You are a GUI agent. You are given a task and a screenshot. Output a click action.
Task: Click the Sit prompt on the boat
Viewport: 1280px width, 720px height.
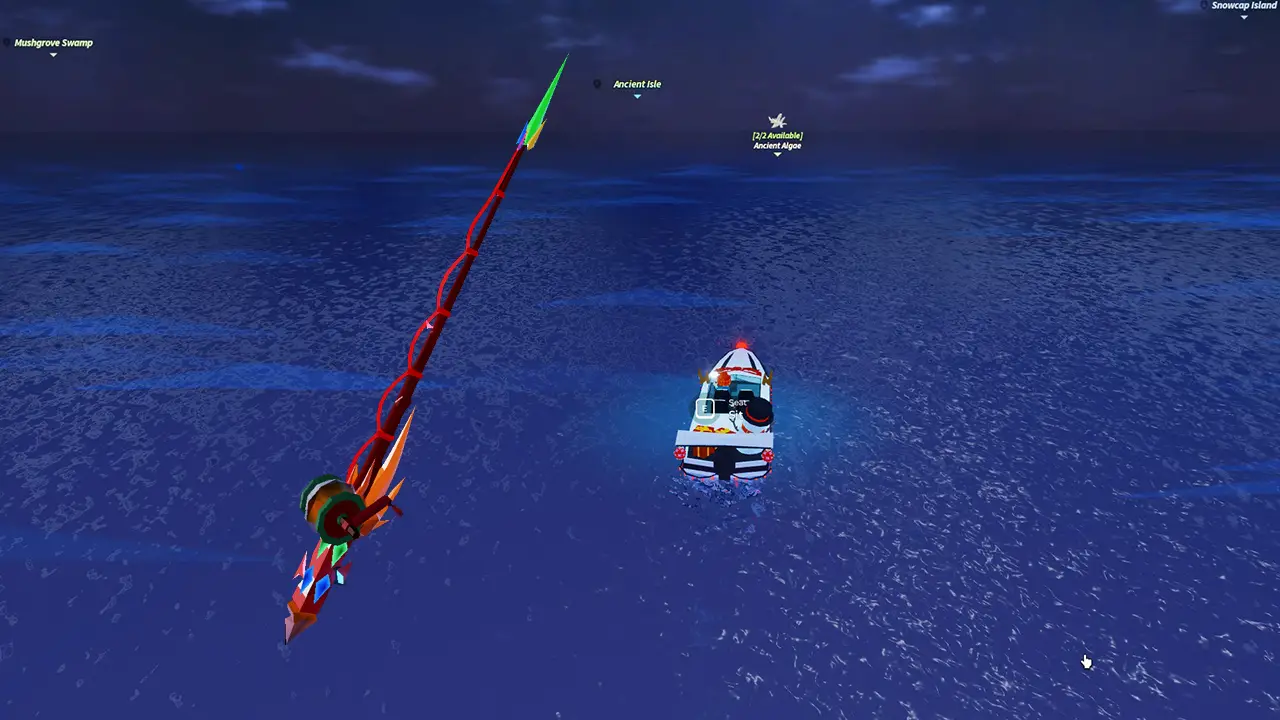737,412
